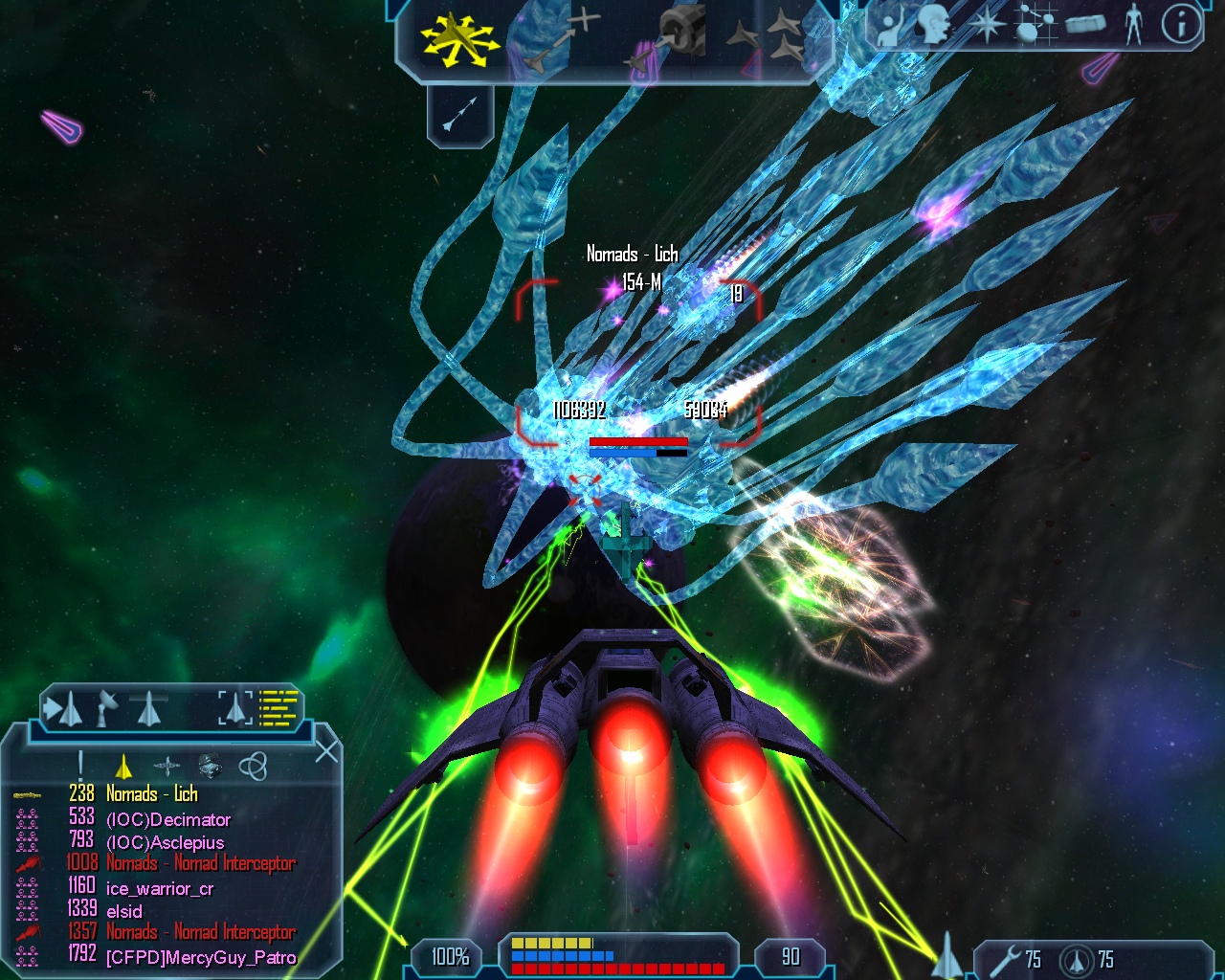Select Nomads - Lich in the contact list

(x=151, y=794)
